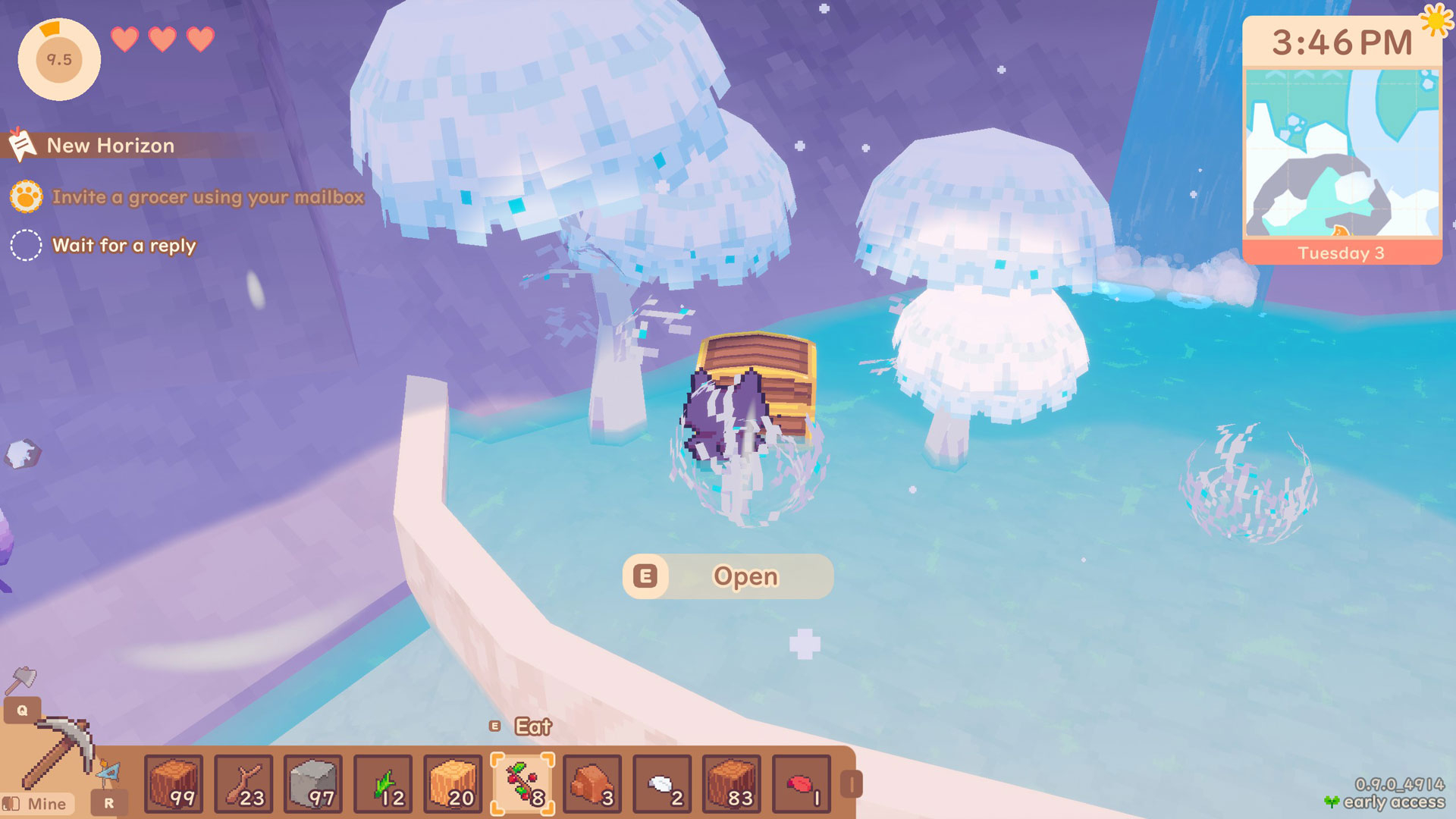Image resolution: width=1456 pixels, height=819 pixels.
Task: Pick the light wood block stack of 20
Action: (453, 784)
